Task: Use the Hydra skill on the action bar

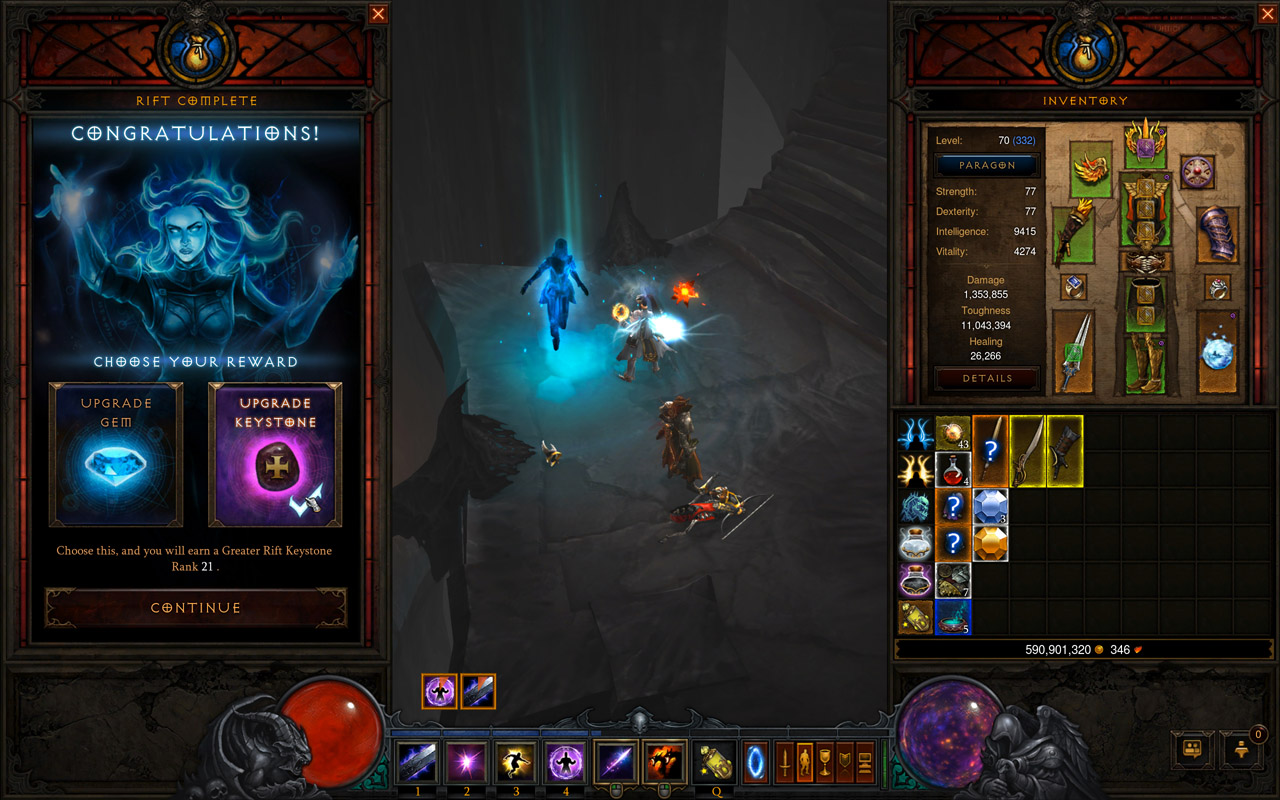Action: point(664,763)
